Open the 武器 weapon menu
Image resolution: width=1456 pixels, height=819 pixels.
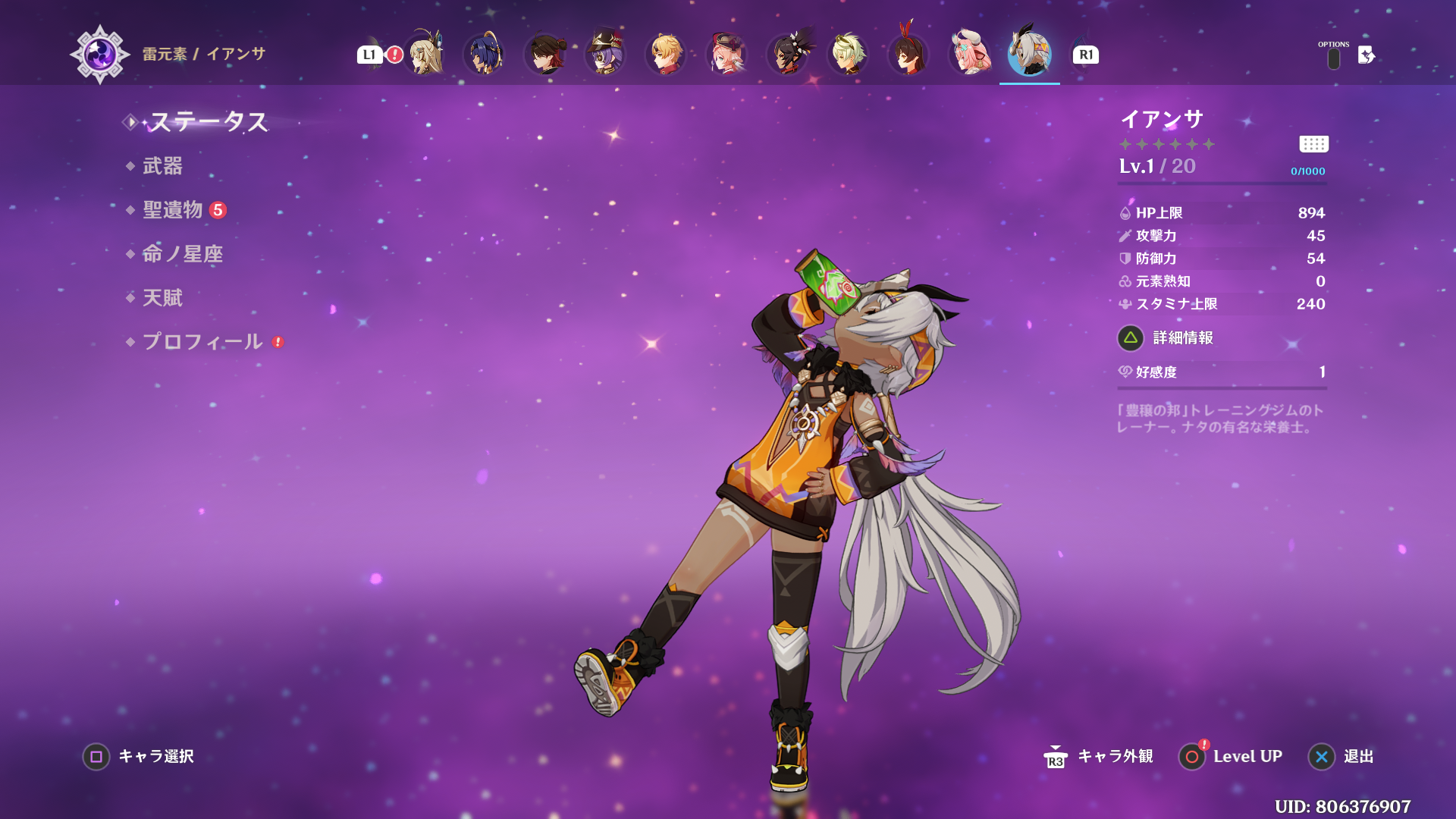point(162,166)
